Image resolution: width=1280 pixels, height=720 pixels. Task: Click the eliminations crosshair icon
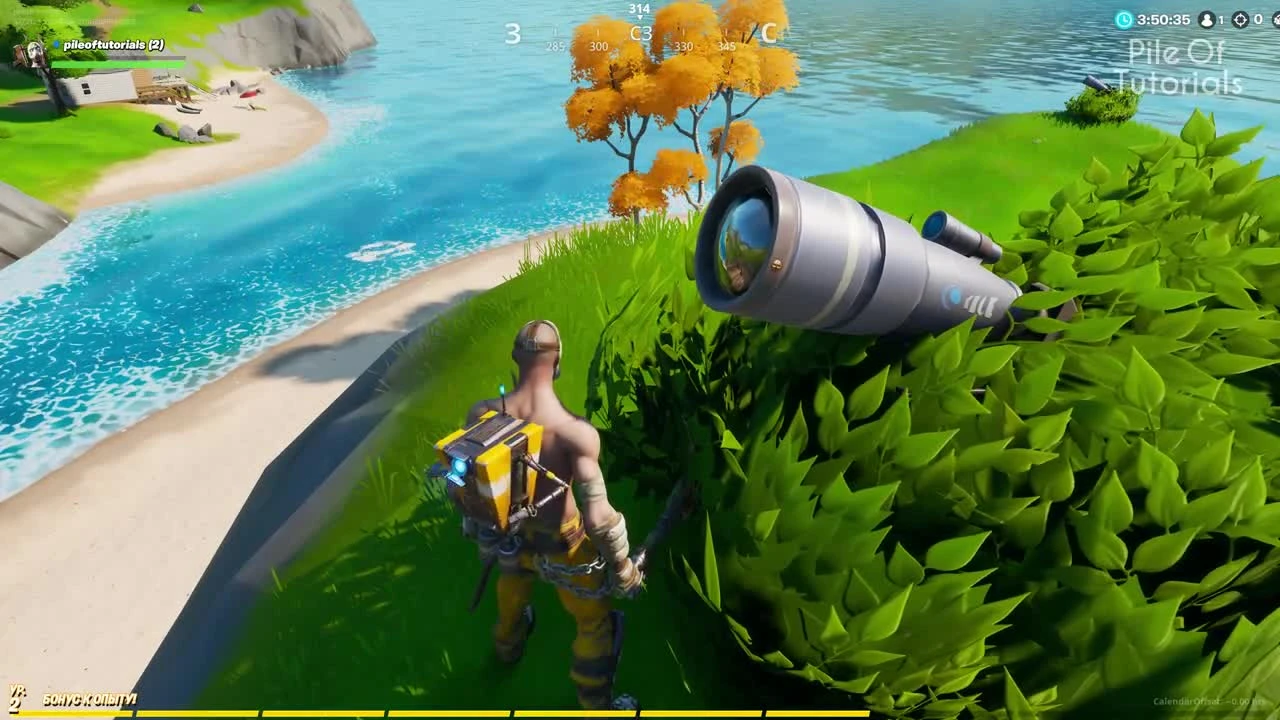pos(1241,18)
